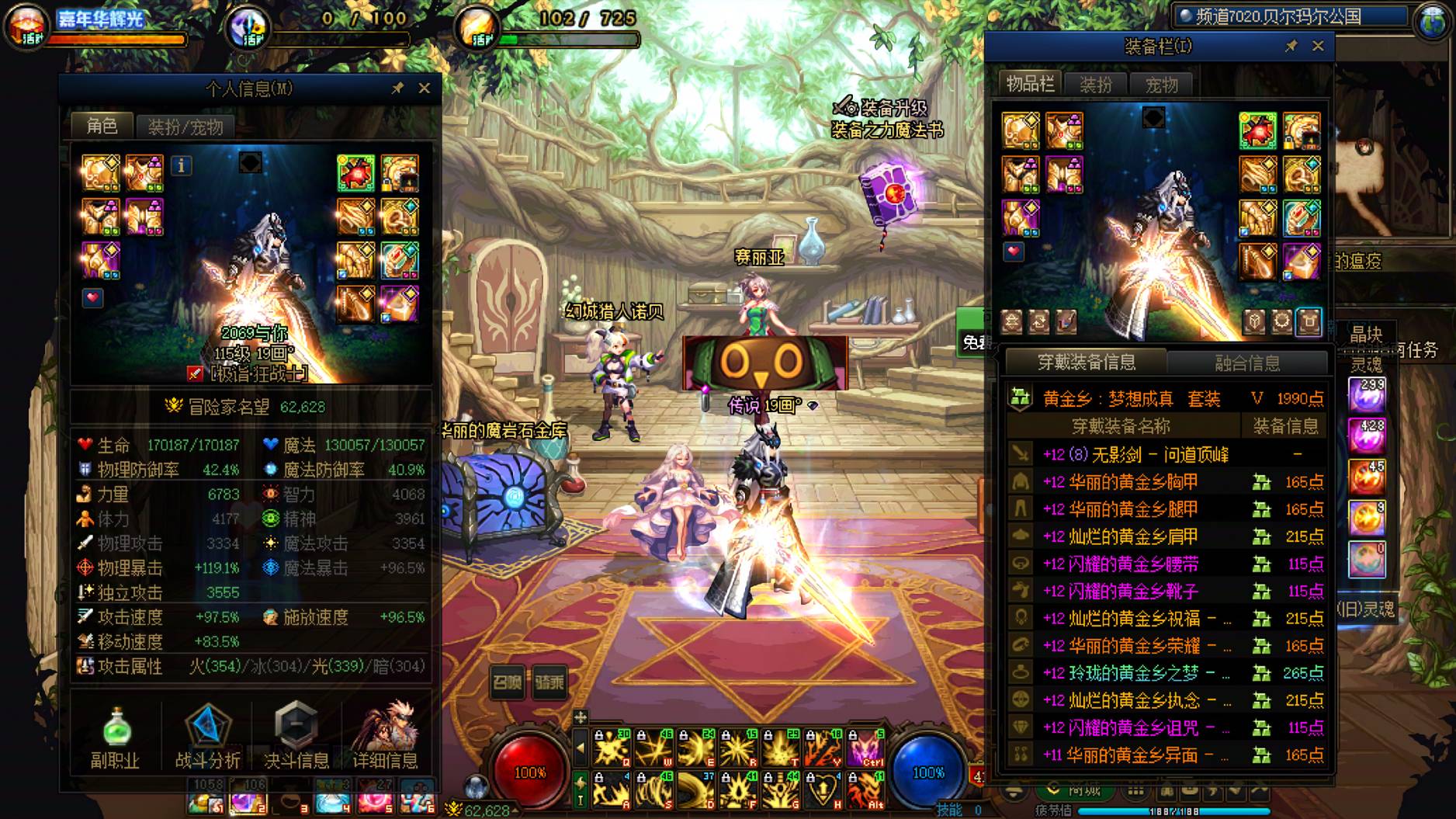This screenshot has width=1456, height=819.
Task: Select the 物品栏 inventory tab
Action: [1030, 84]
